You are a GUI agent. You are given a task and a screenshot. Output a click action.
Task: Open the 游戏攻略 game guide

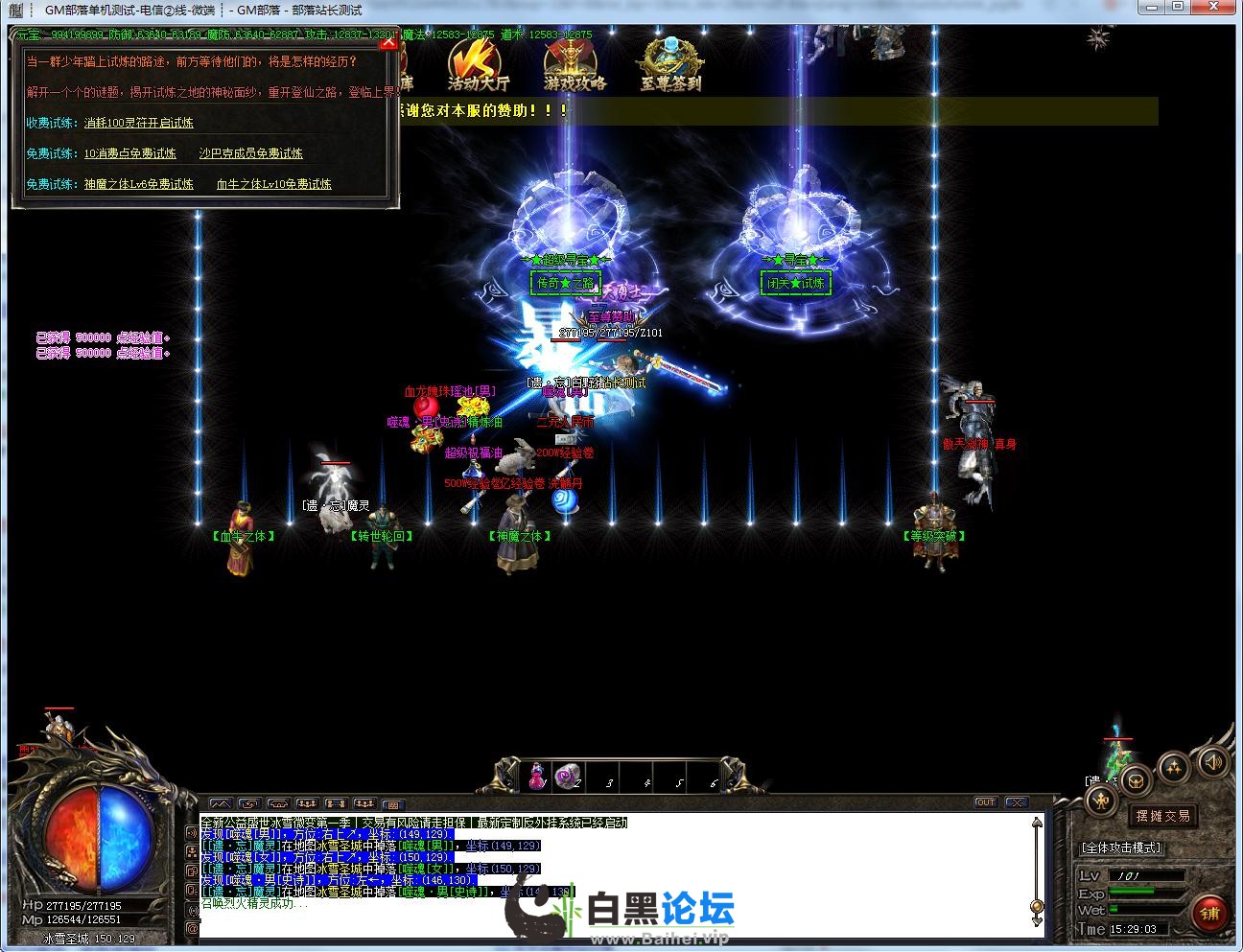575,67
